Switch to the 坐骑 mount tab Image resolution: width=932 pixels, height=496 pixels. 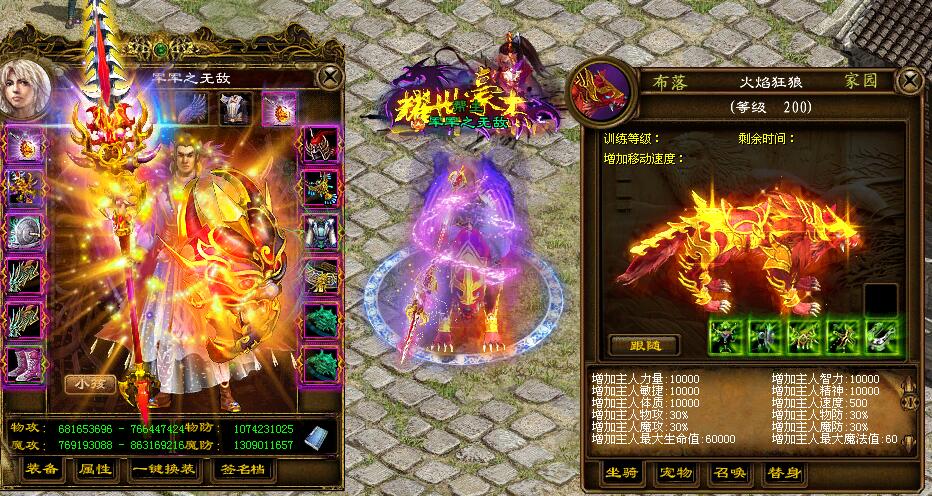point(624,473)
